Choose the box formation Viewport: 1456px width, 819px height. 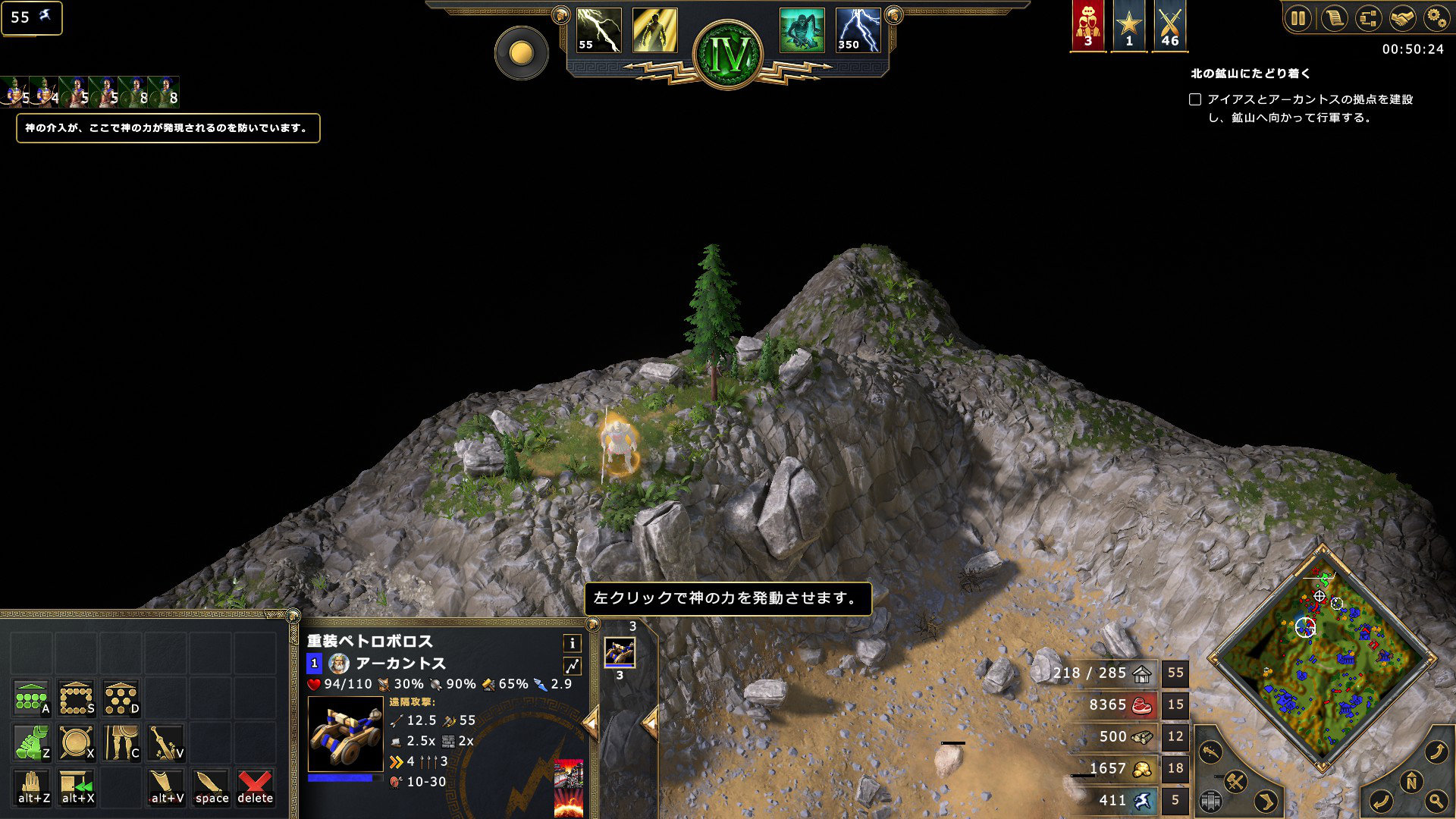point(77,698)
